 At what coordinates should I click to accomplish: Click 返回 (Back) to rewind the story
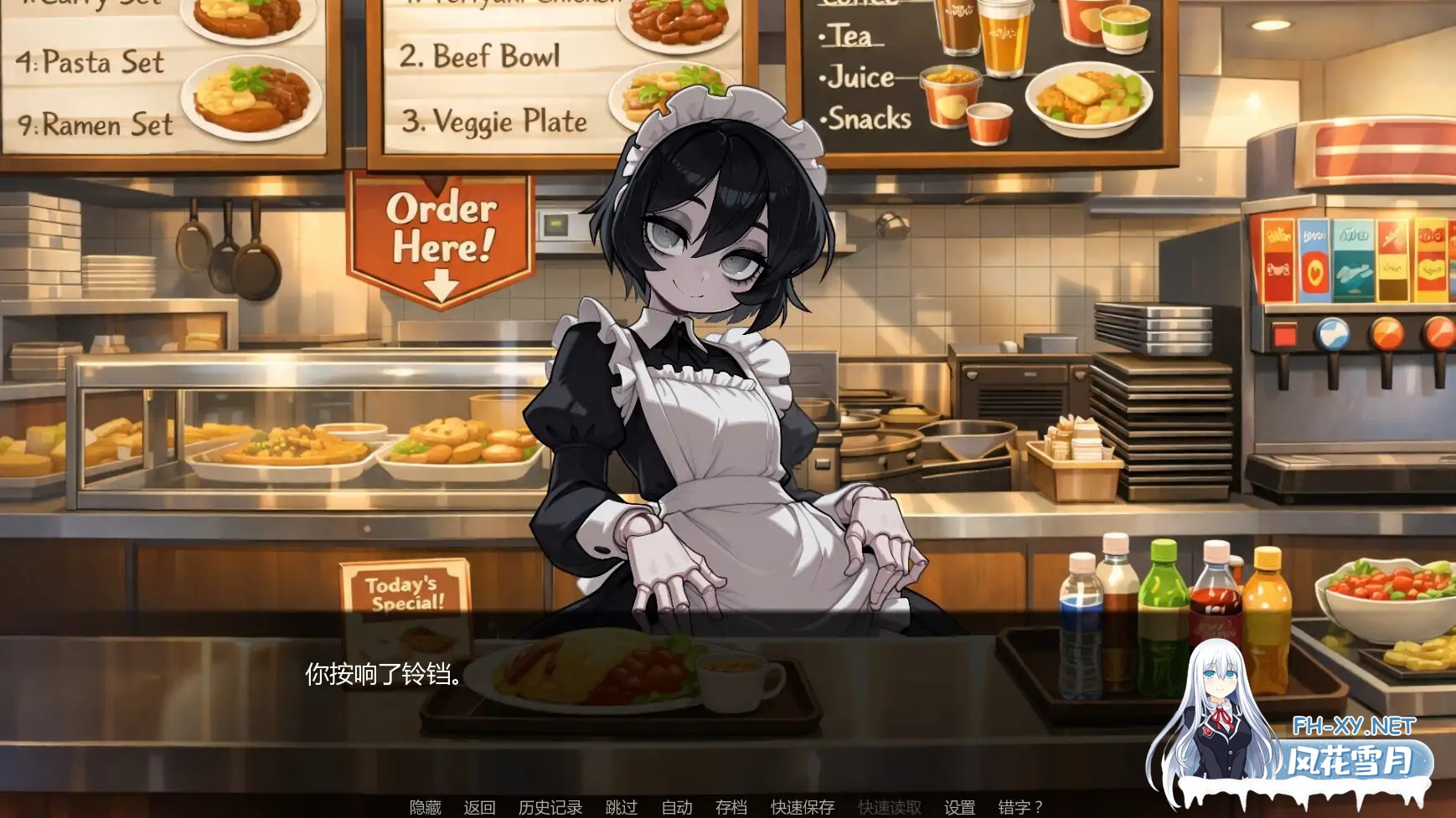pyautogui.click(x=480, y=805)
